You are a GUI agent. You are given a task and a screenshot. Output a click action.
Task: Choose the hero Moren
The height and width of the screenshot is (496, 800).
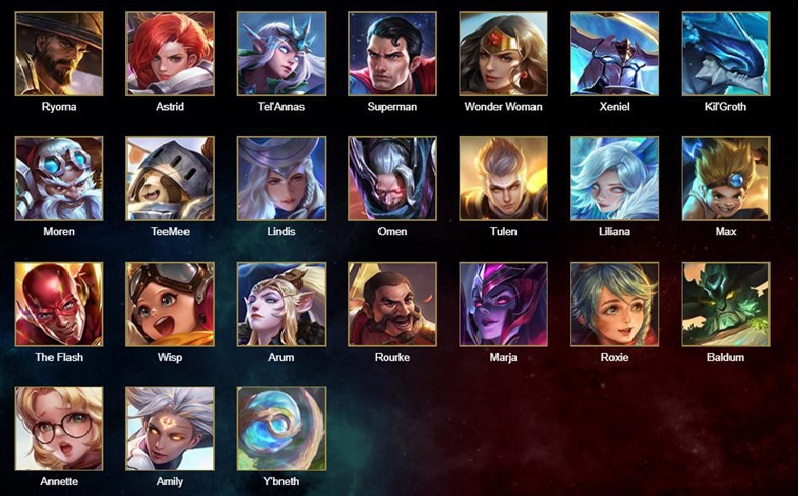pyautogui.click(x=59, y=179)
